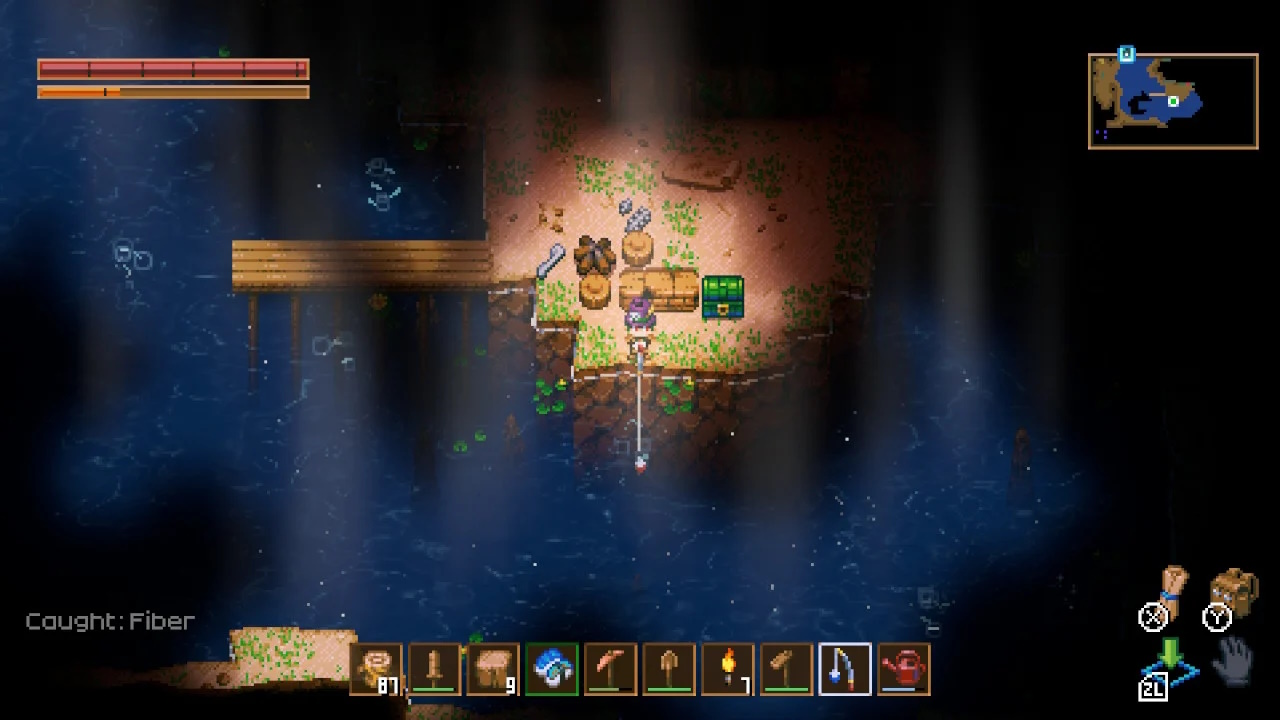Equip the wooden sword from the hotbar
This screenshot has width=1280, height=720.
pyautogui.click(x=435, y=669)
